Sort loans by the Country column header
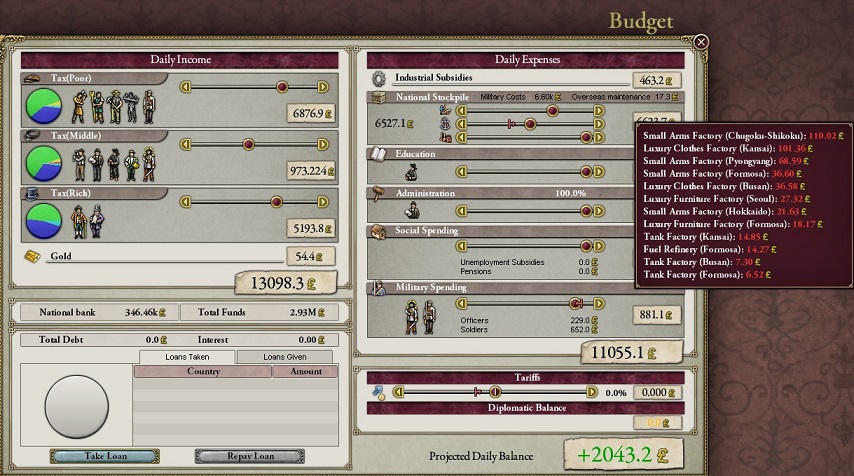This screenshot has width=854, height=476. click(x=203, y=371)
